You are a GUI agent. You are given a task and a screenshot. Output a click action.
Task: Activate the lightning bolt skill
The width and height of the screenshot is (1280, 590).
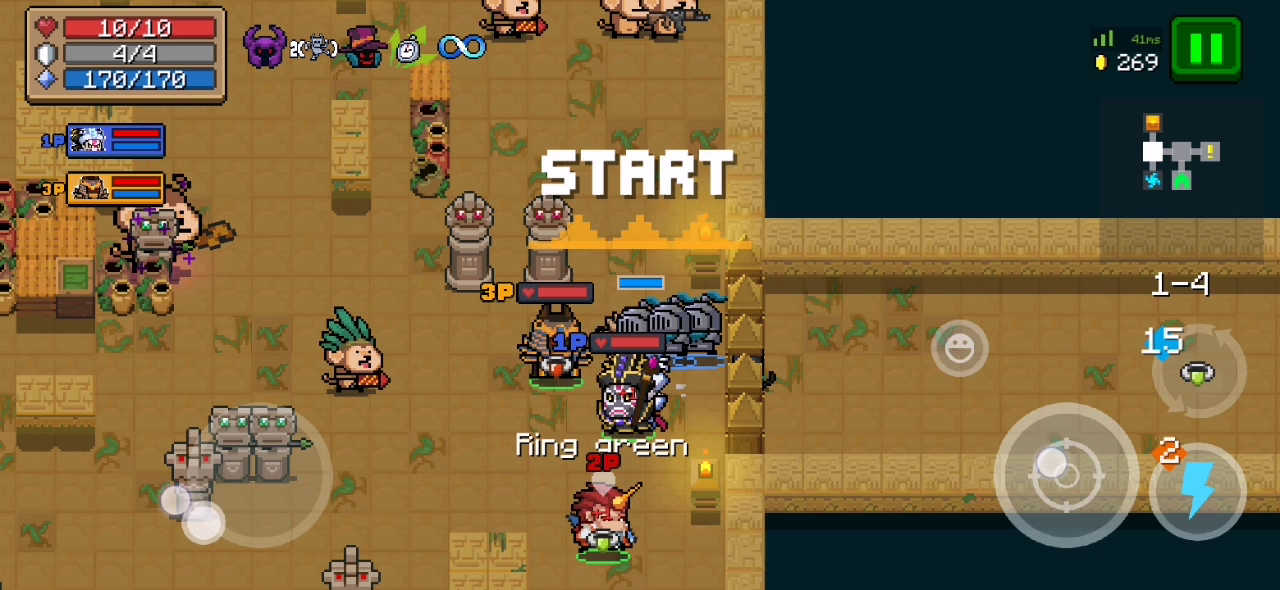point(1197,491)
